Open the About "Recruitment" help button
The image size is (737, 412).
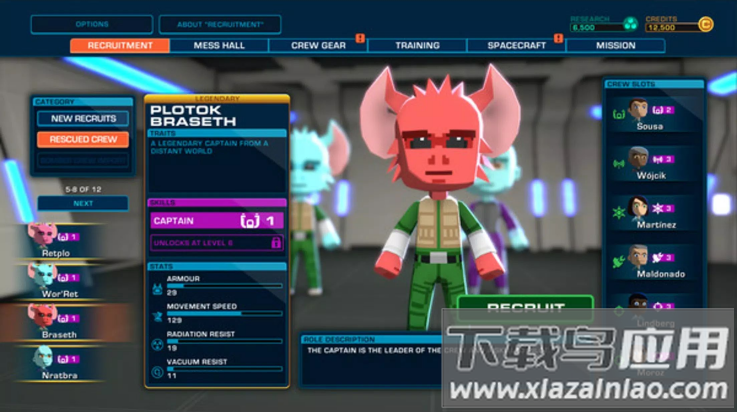coord(220,24)
